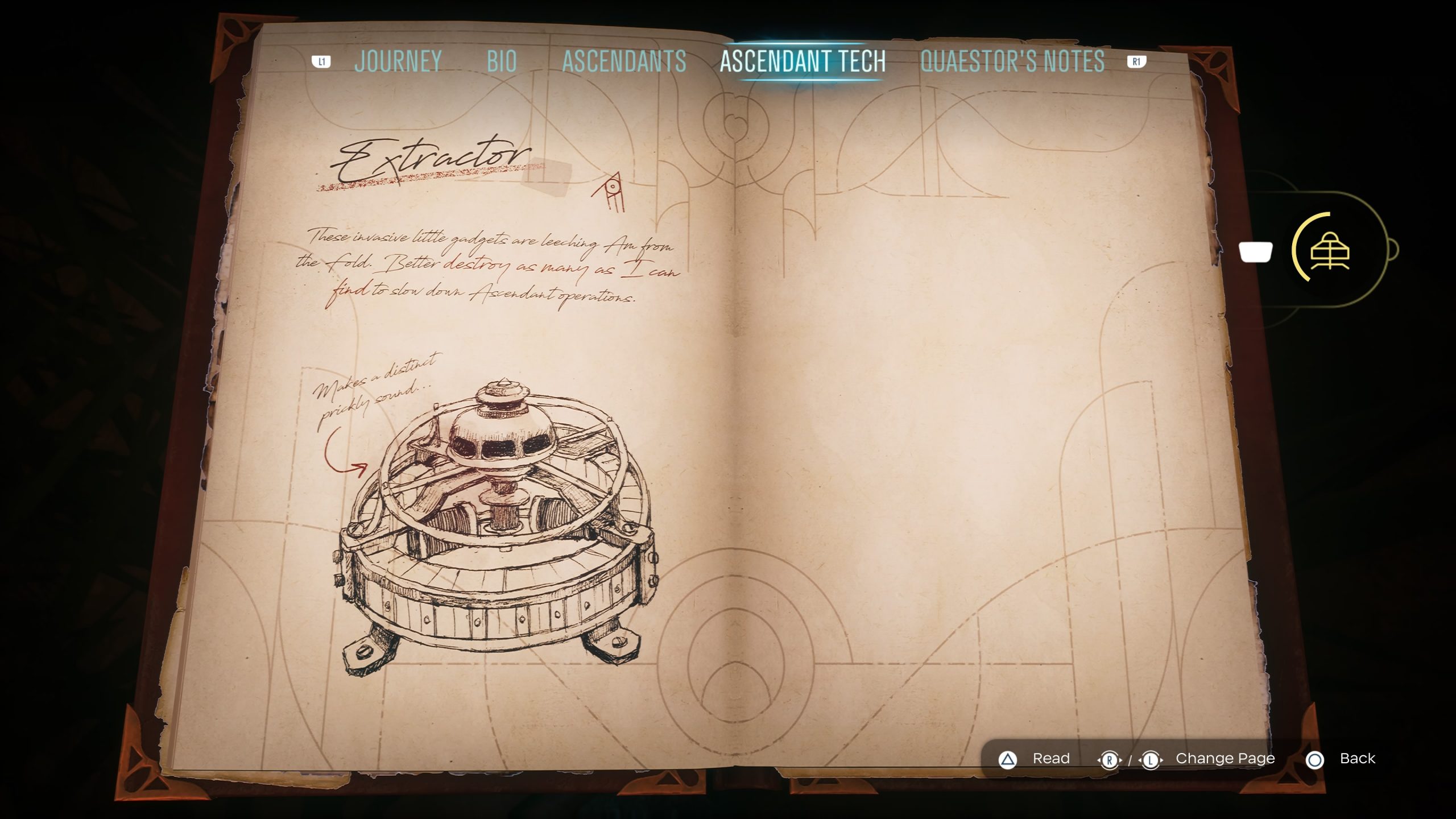Select the golden lantern icon
1456x819 pixels.
(x=1330, y=250)
